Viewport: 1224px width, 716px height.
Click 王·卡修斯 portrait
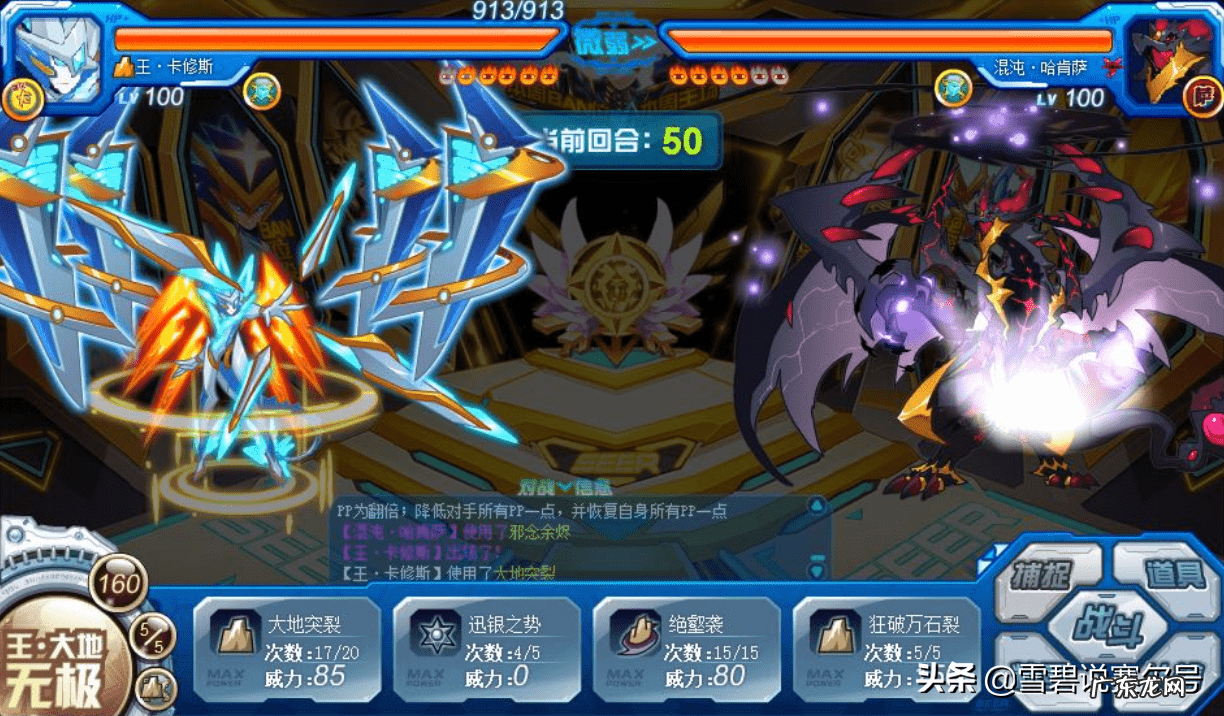click(58, 57)
